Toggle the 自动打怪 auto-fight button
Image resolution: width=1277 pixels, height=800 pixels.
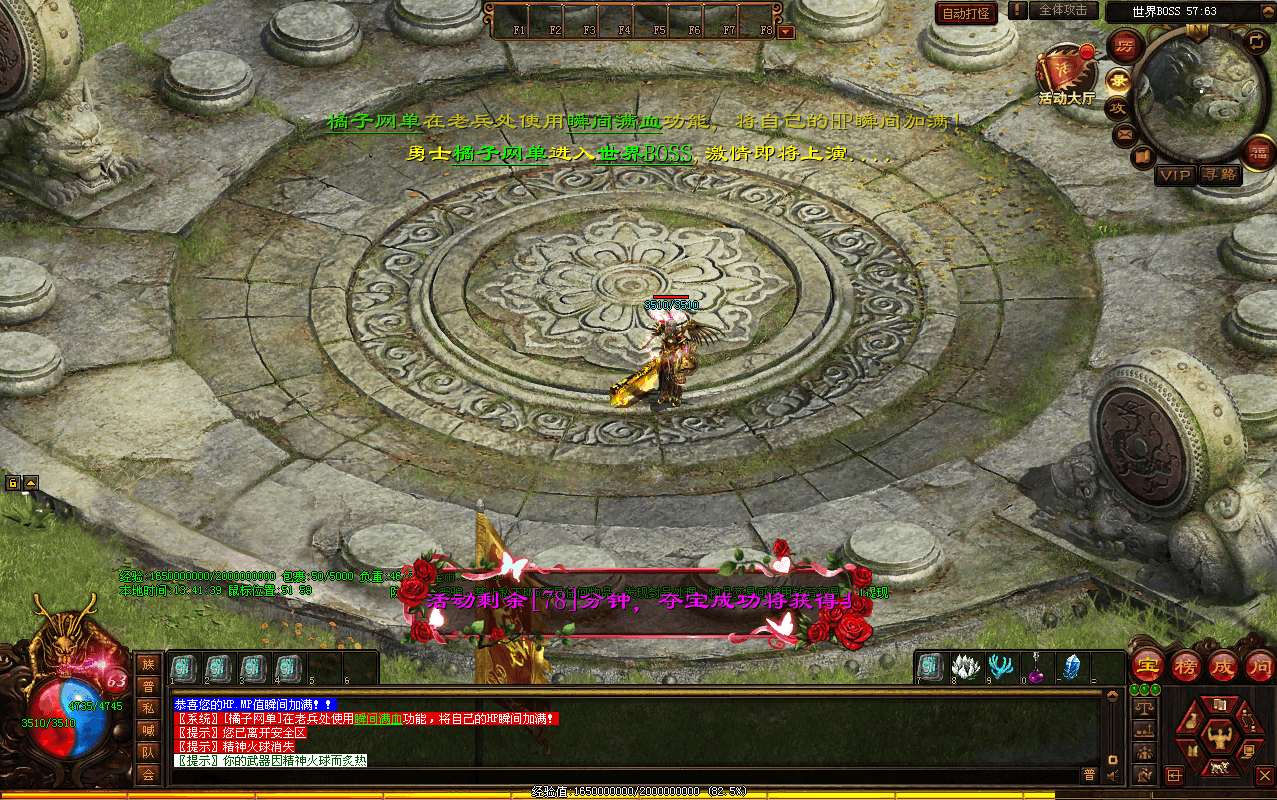click(966, 13)
